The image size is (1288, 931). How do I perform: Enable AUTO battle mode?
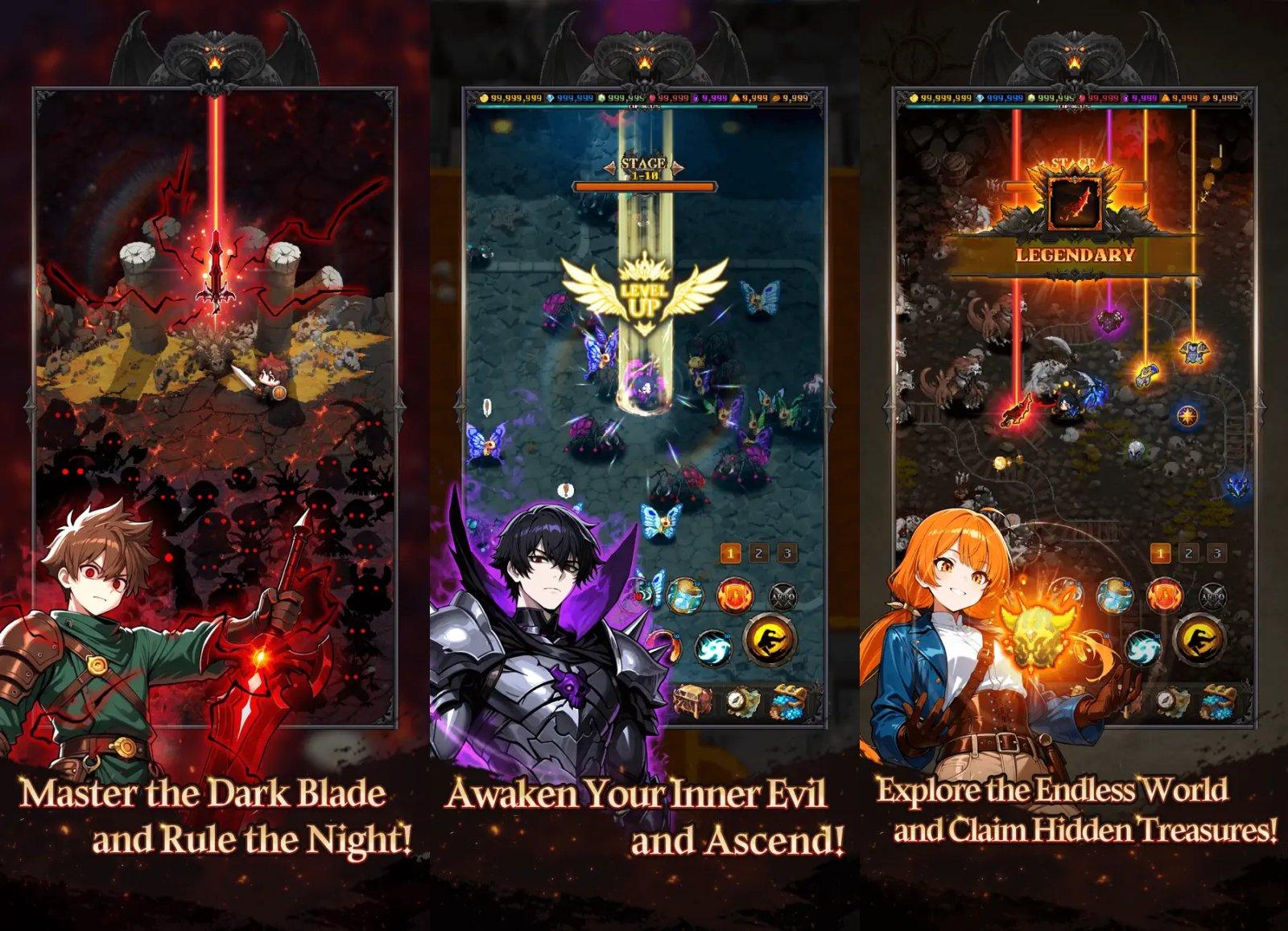pos(784,597)
